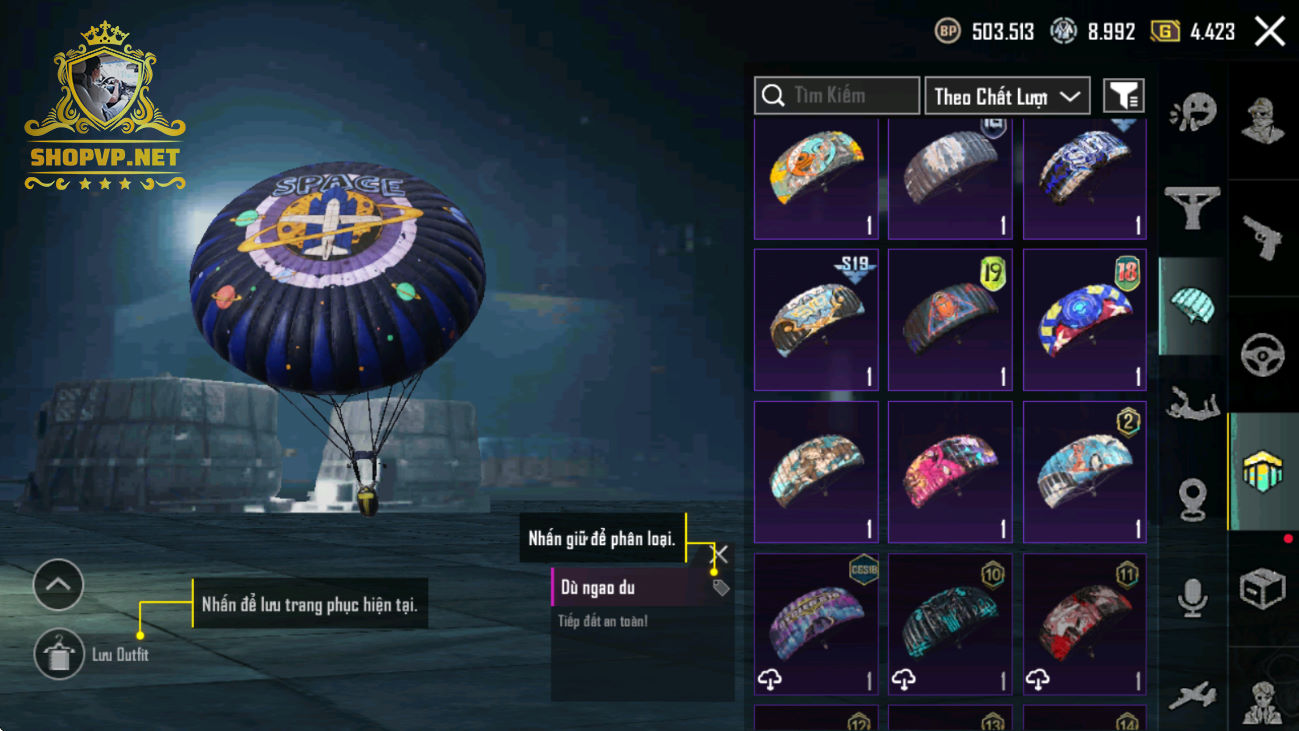
Task: Close the Dù ngao du tooltip
Action: 719,554
